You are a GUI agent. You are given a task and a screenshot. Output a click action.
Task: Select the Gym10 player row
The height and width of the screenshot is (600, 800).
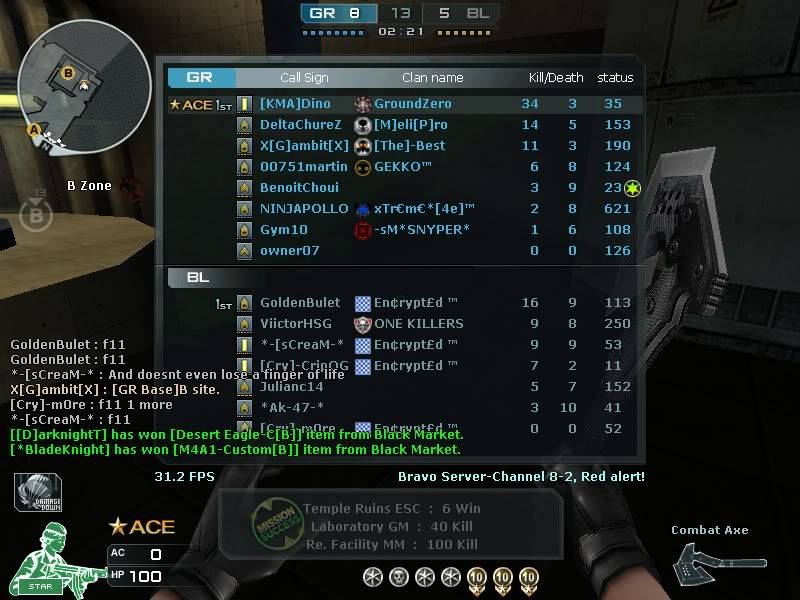coord(284,230)
